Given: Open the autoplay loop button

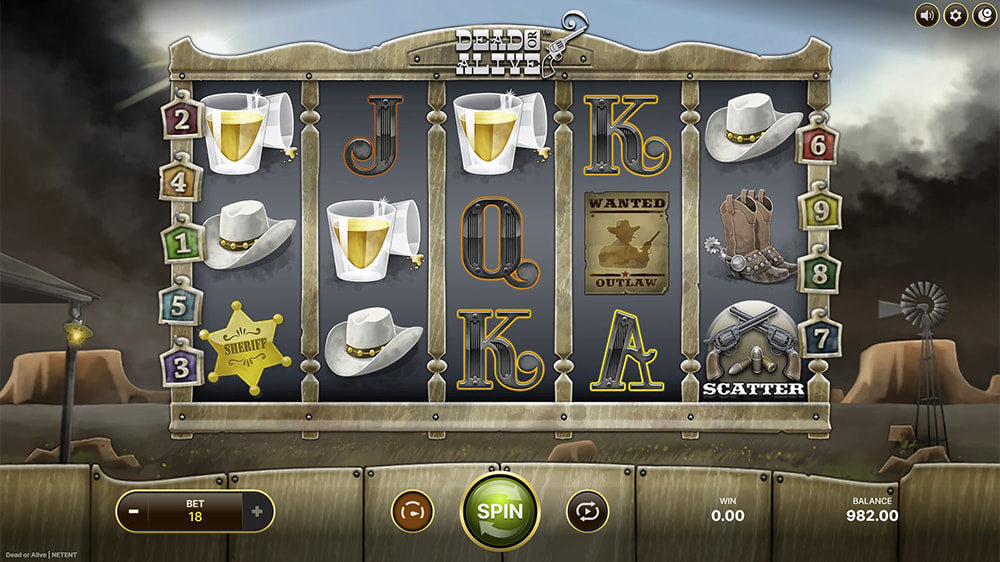Looking at the screenshot, I should tap(587, 511).
